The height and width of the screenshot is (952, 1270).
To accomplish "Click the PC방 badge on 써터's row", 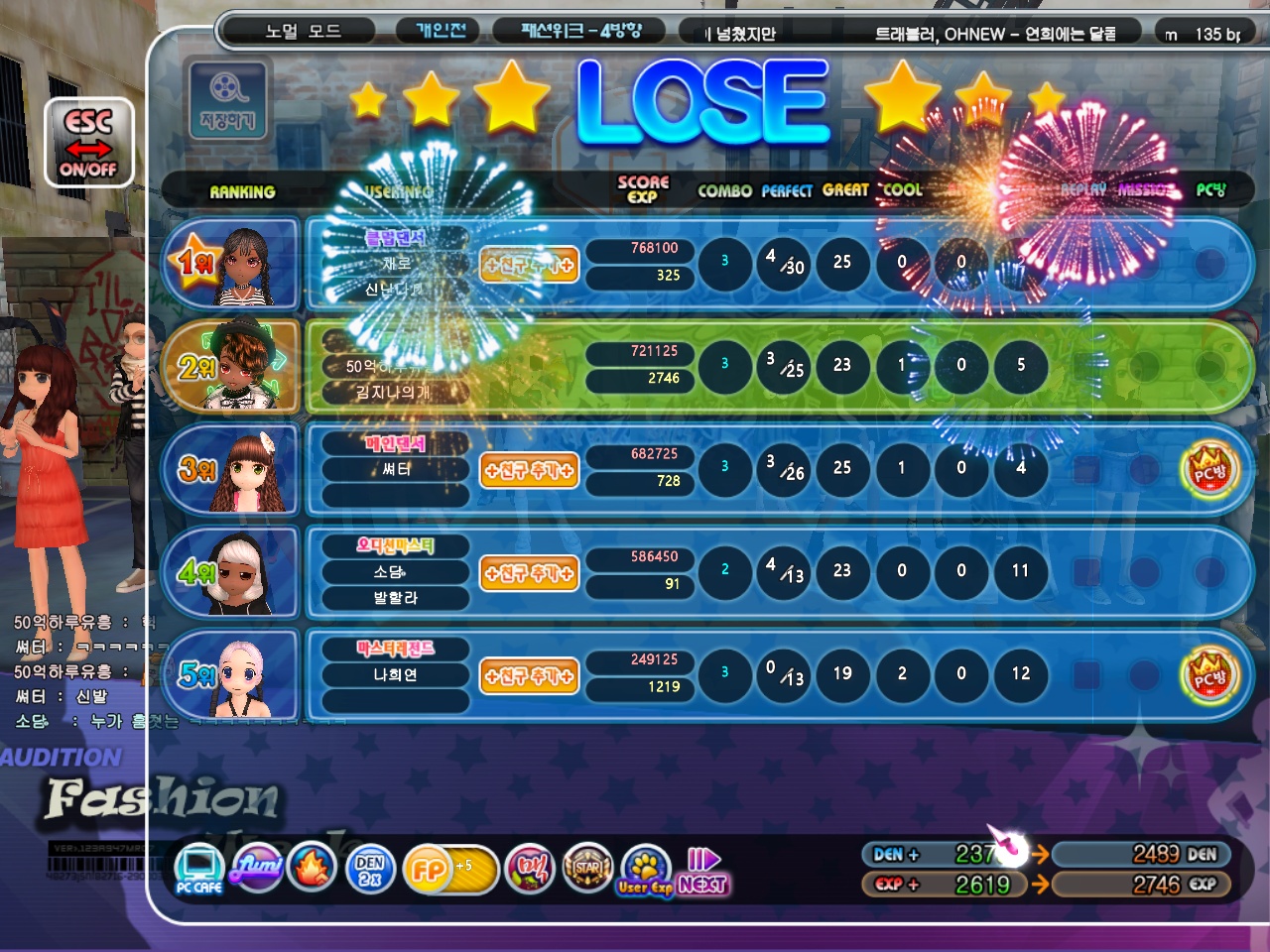I will [x=1209, y=470].
